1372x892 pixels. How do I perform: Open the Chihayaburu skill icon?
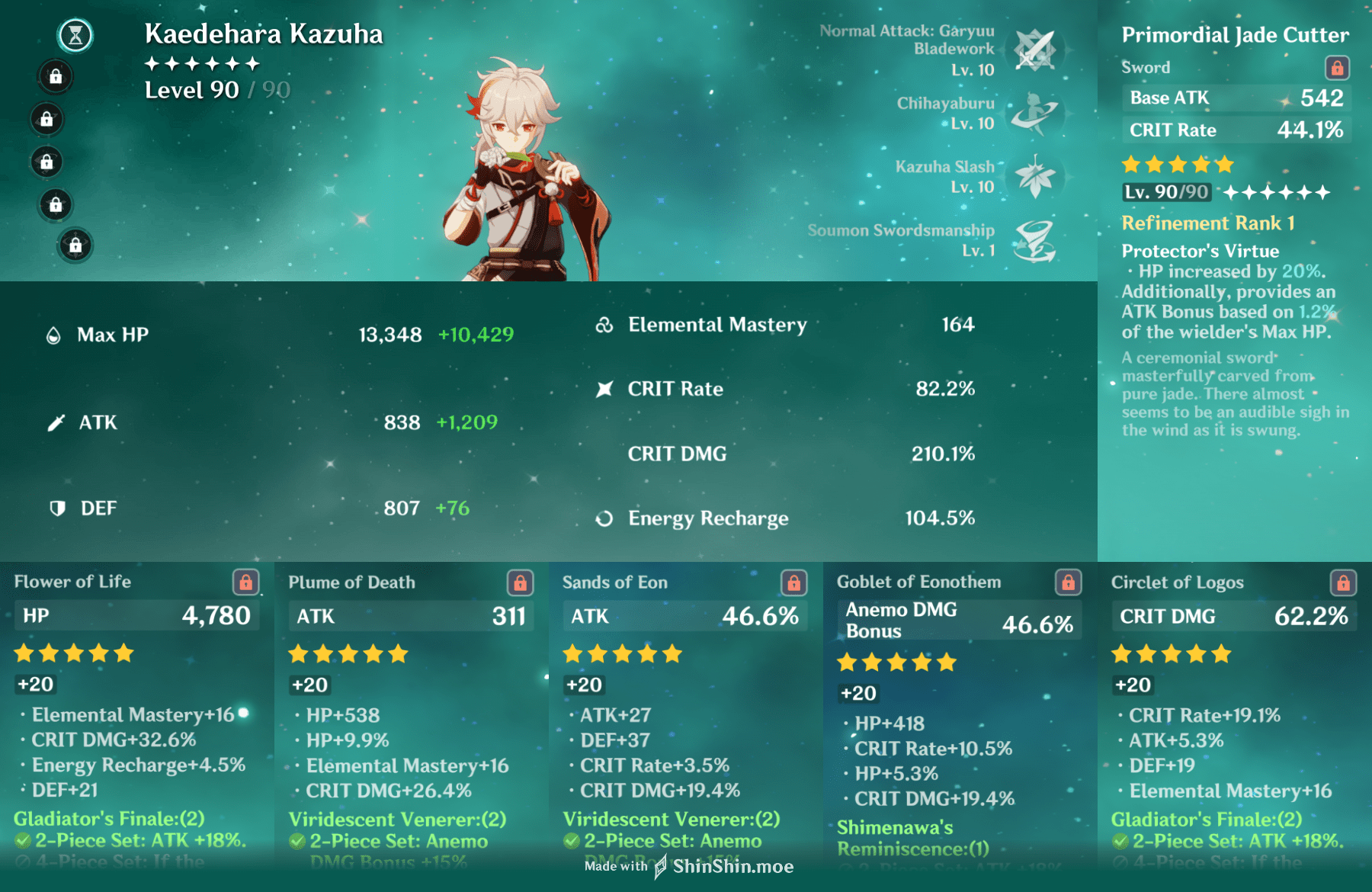(1034, 113)
